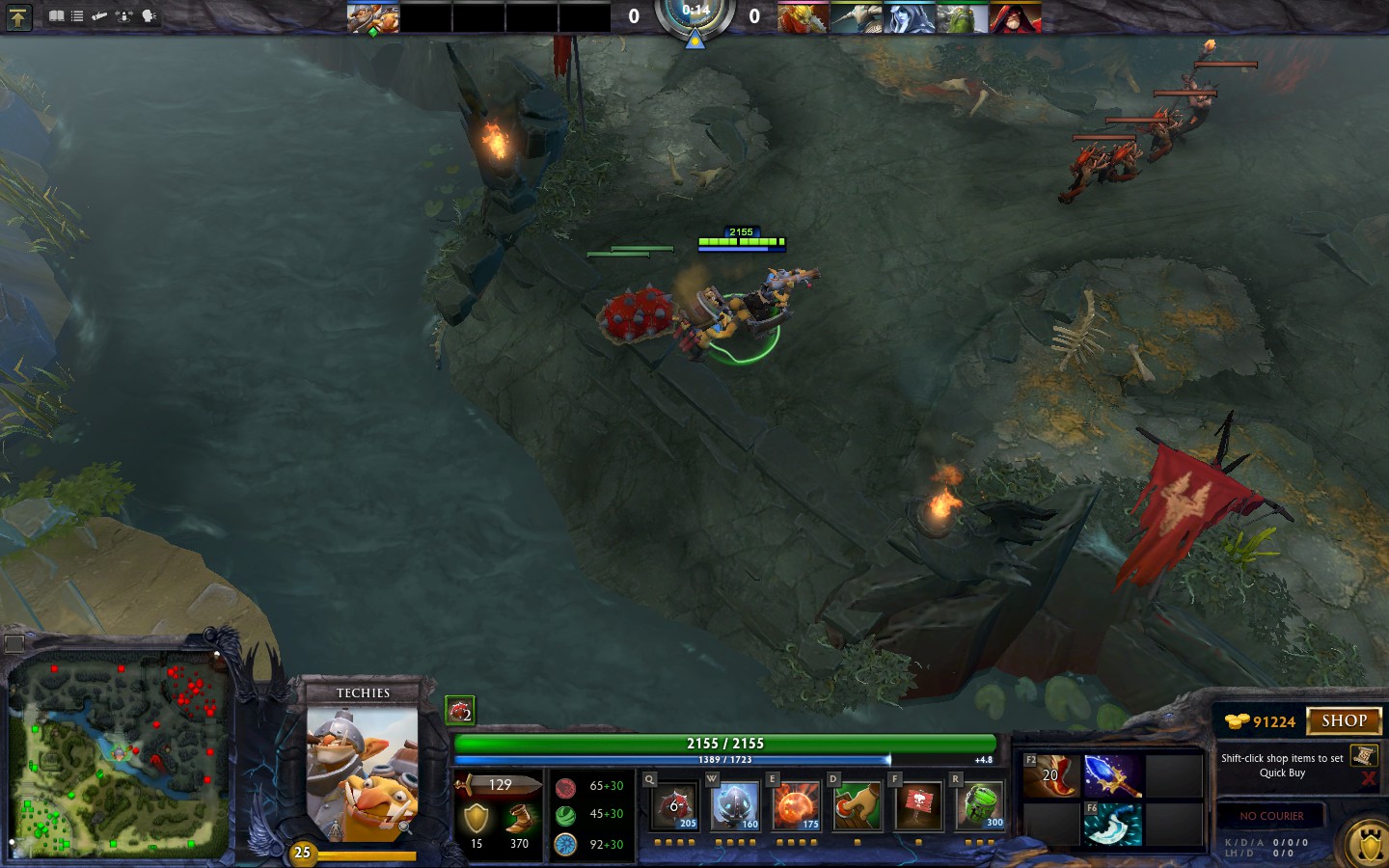Screen dimensions: 1389x868
Task: Open the Shop panel
Action: pos(1343,720)
